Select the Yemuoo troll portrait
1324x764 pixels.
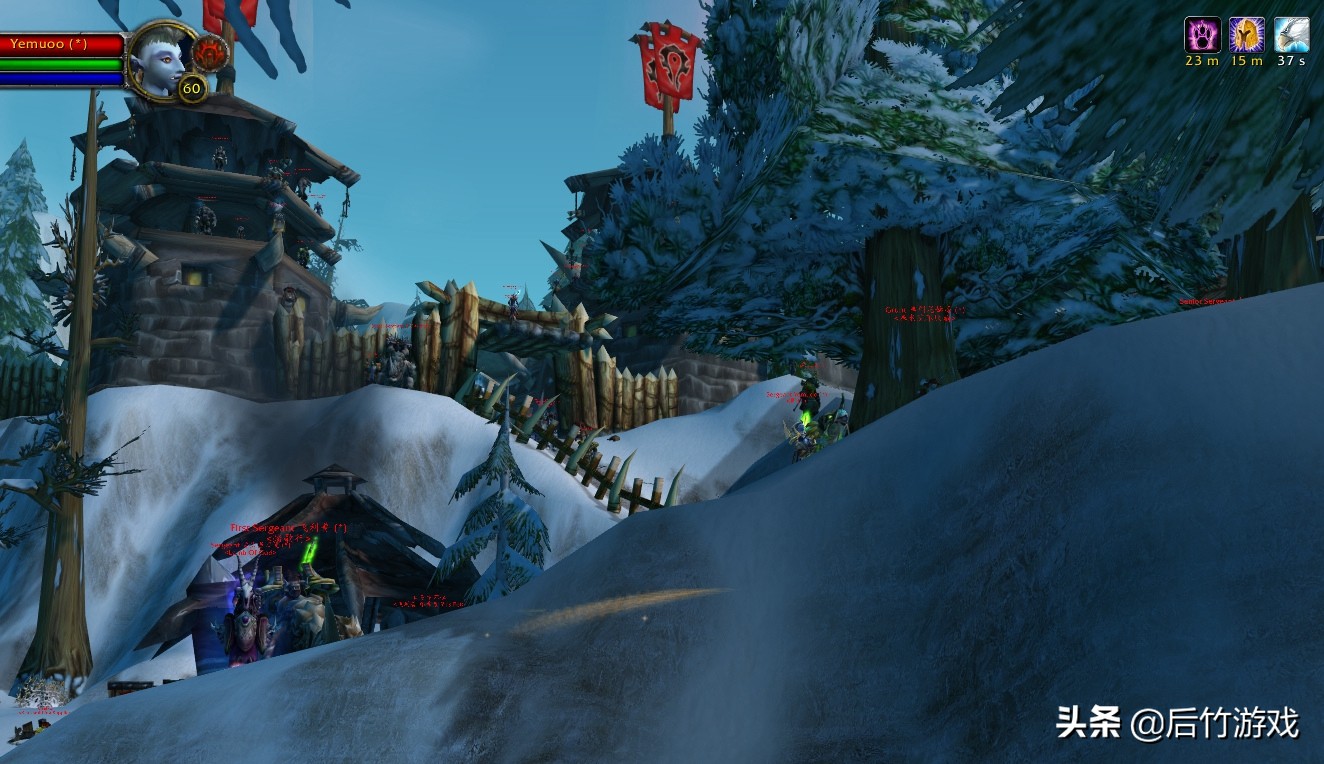(162, 59)
